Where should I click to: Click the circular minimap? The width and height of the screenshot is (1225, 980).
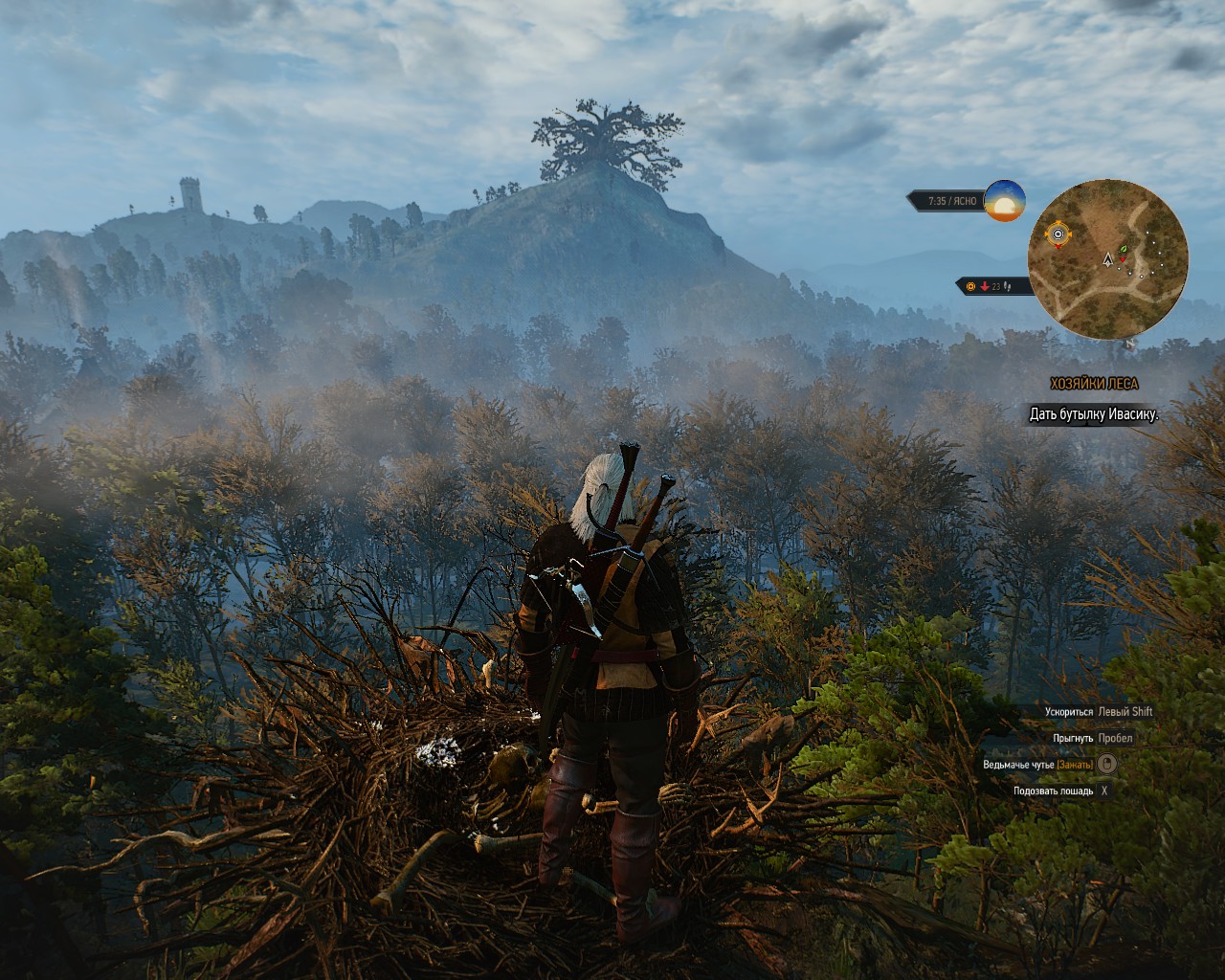[x=1107, y=259]
